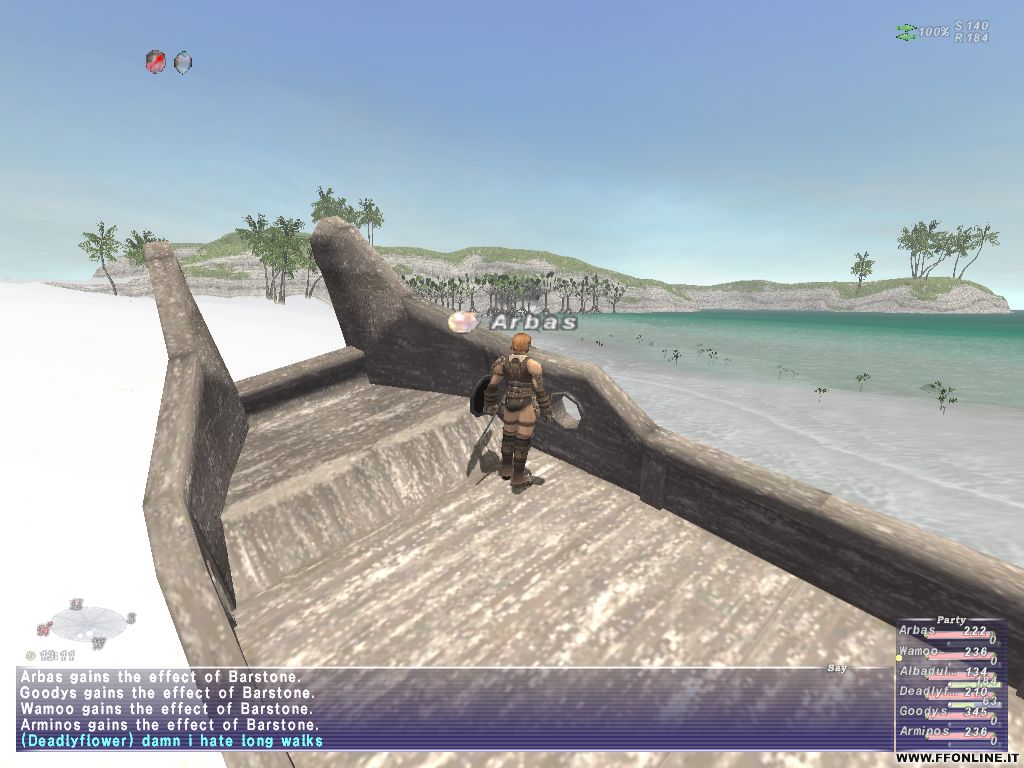Click the compass in the lower left

click(x=86, y=624)
